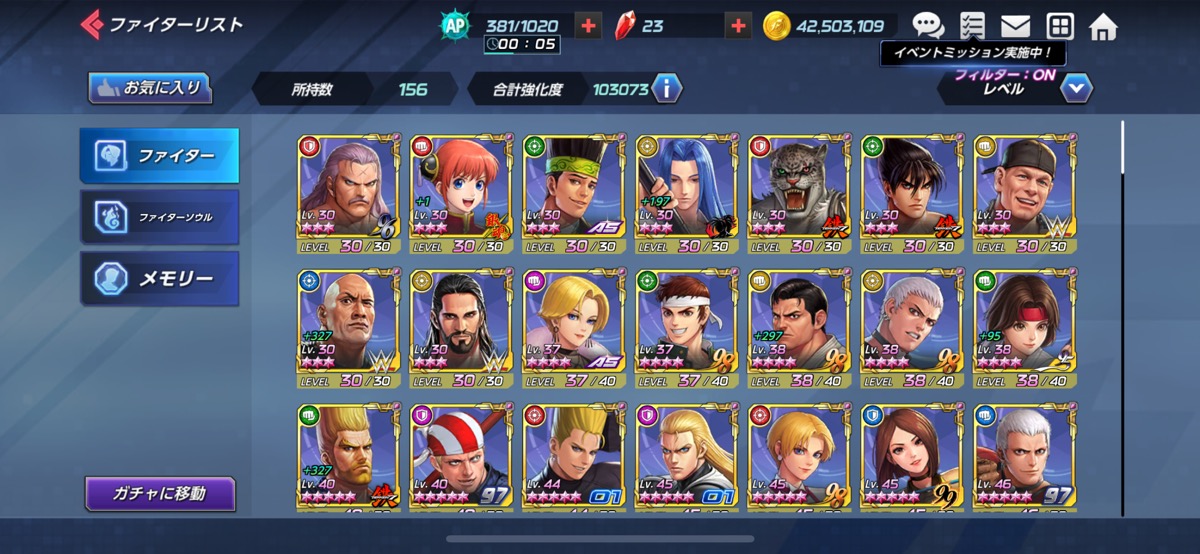
Task: Return to the home screen
Action: click(x=1103, y=26)
